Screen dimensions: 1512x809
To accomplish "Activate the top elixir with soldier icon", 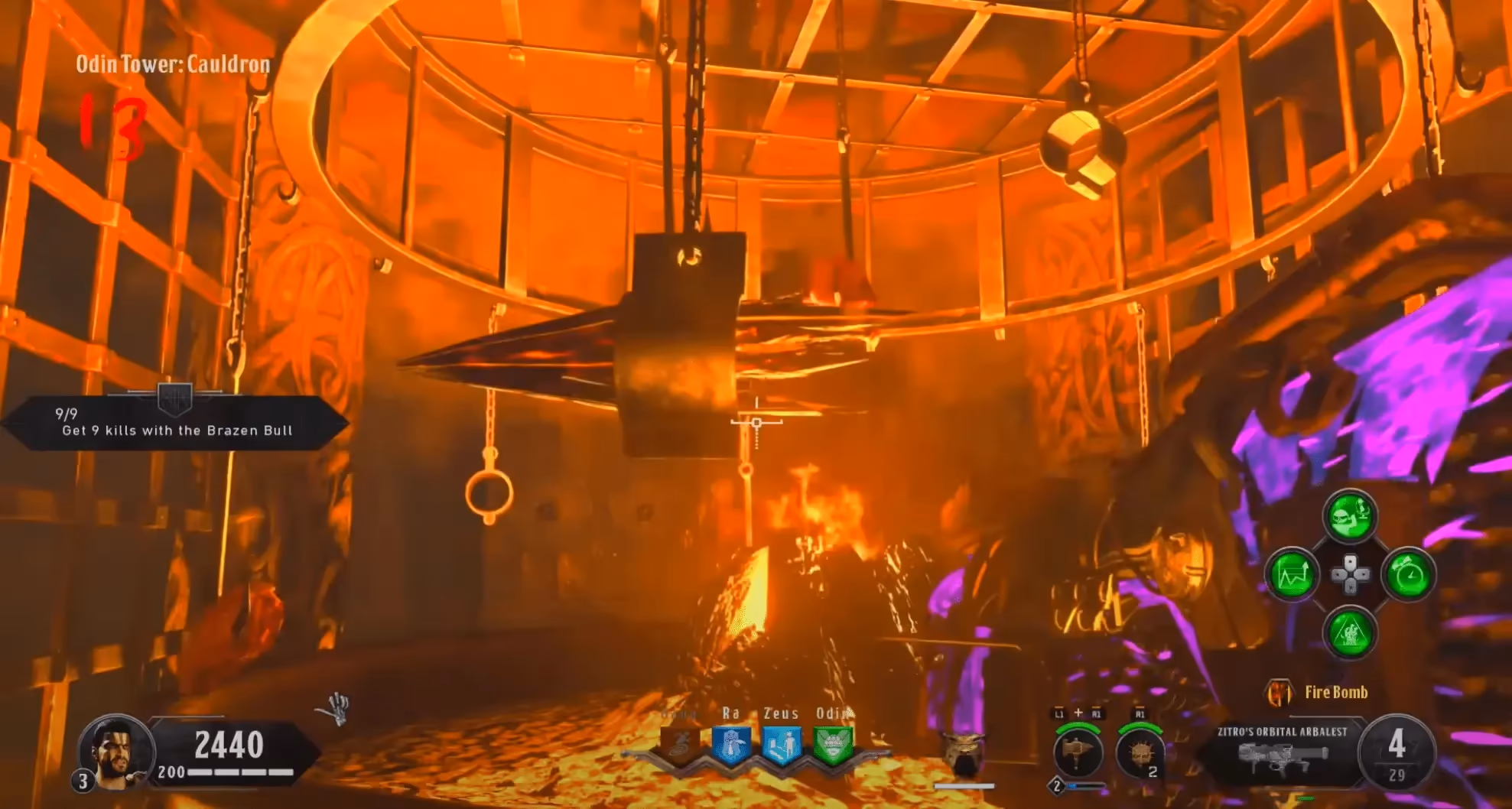I will (x=1350, y=516).
